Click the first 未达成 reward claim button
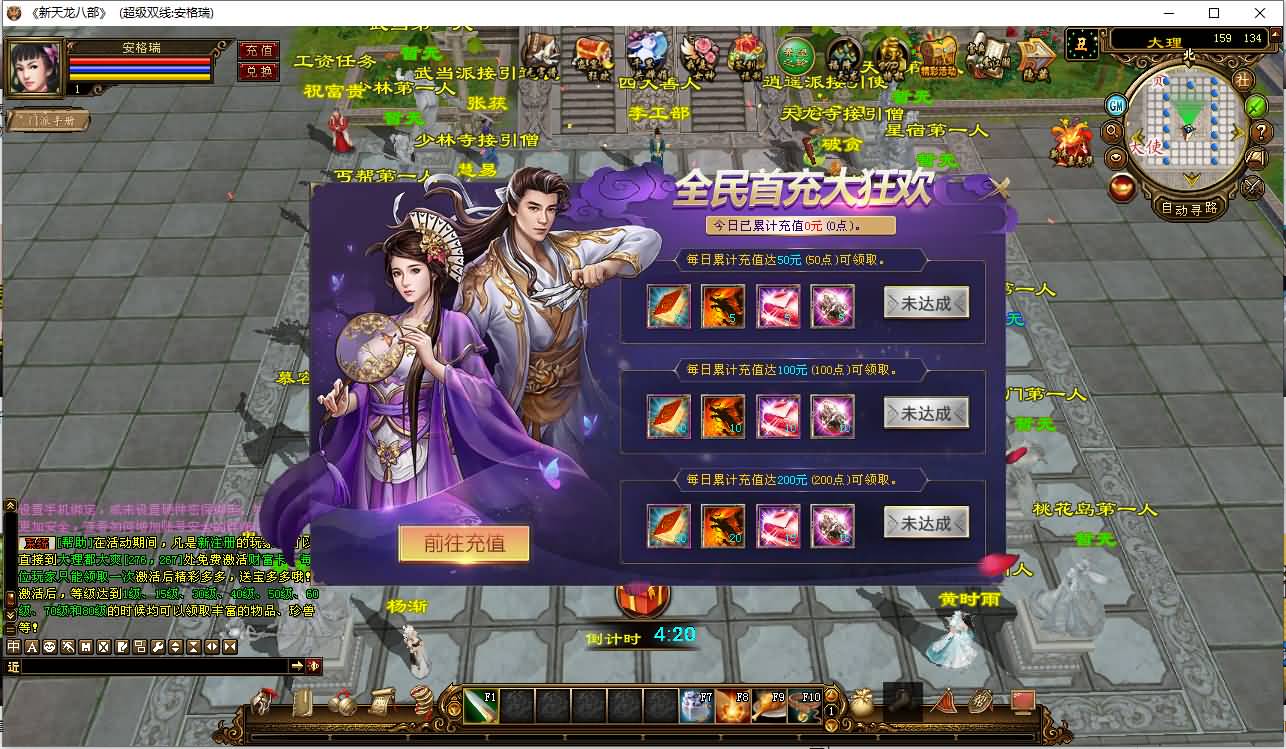This screenshot has height=749, width=1286. coord(925,302)
